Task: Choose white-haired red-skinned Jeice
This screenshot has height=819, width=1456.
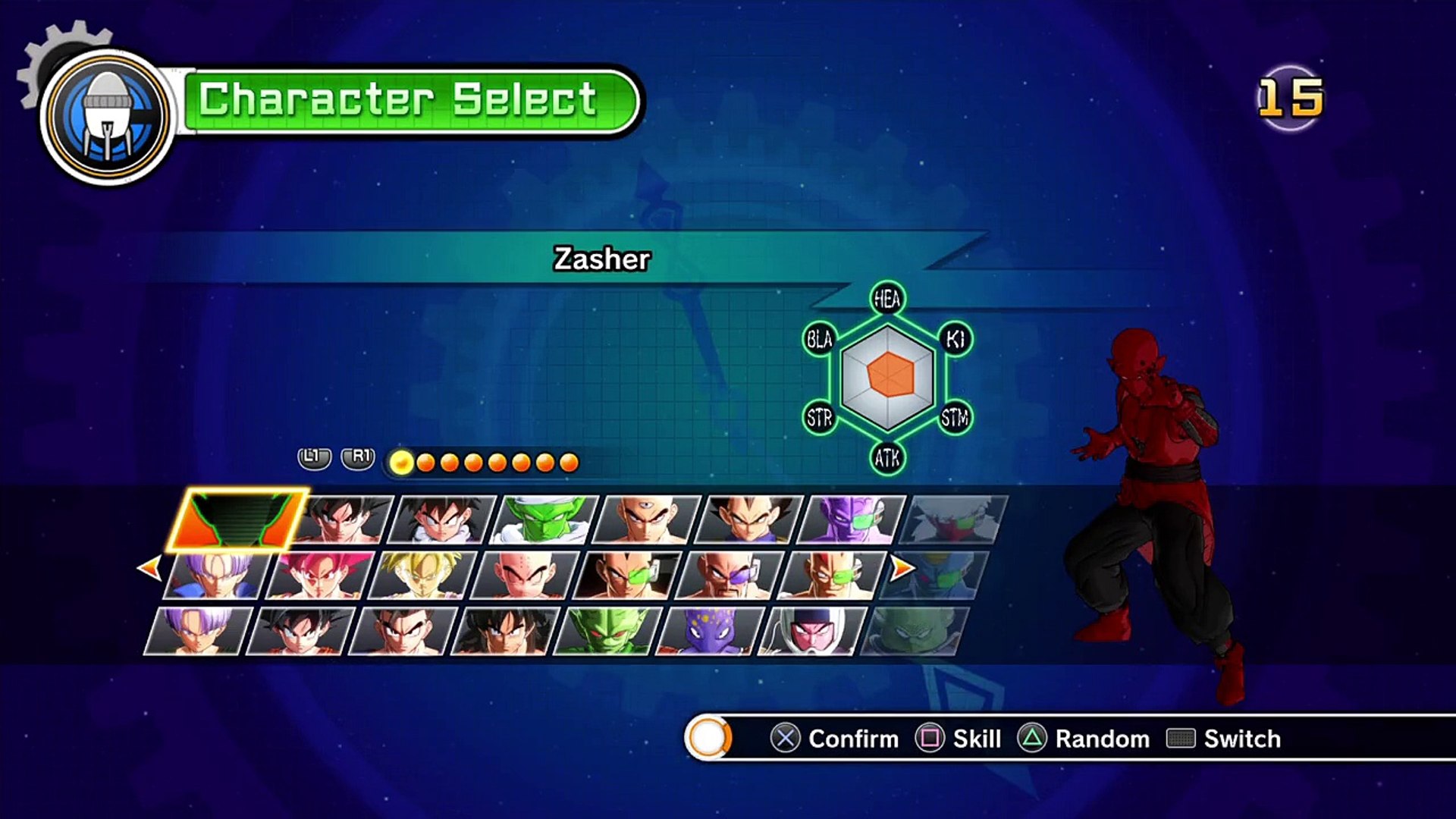Action: pos(952,519)
